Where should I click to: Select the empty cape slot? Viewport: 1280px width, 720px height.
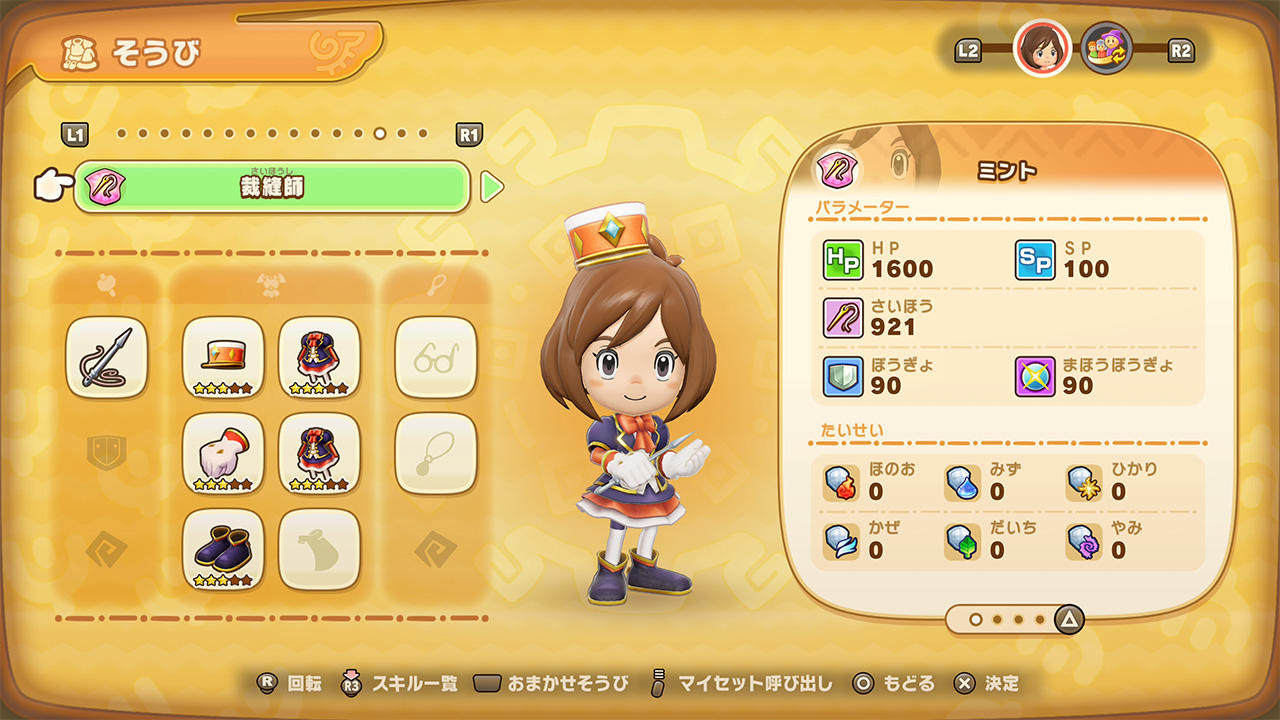pyautogui.click(x=319, y=549)
